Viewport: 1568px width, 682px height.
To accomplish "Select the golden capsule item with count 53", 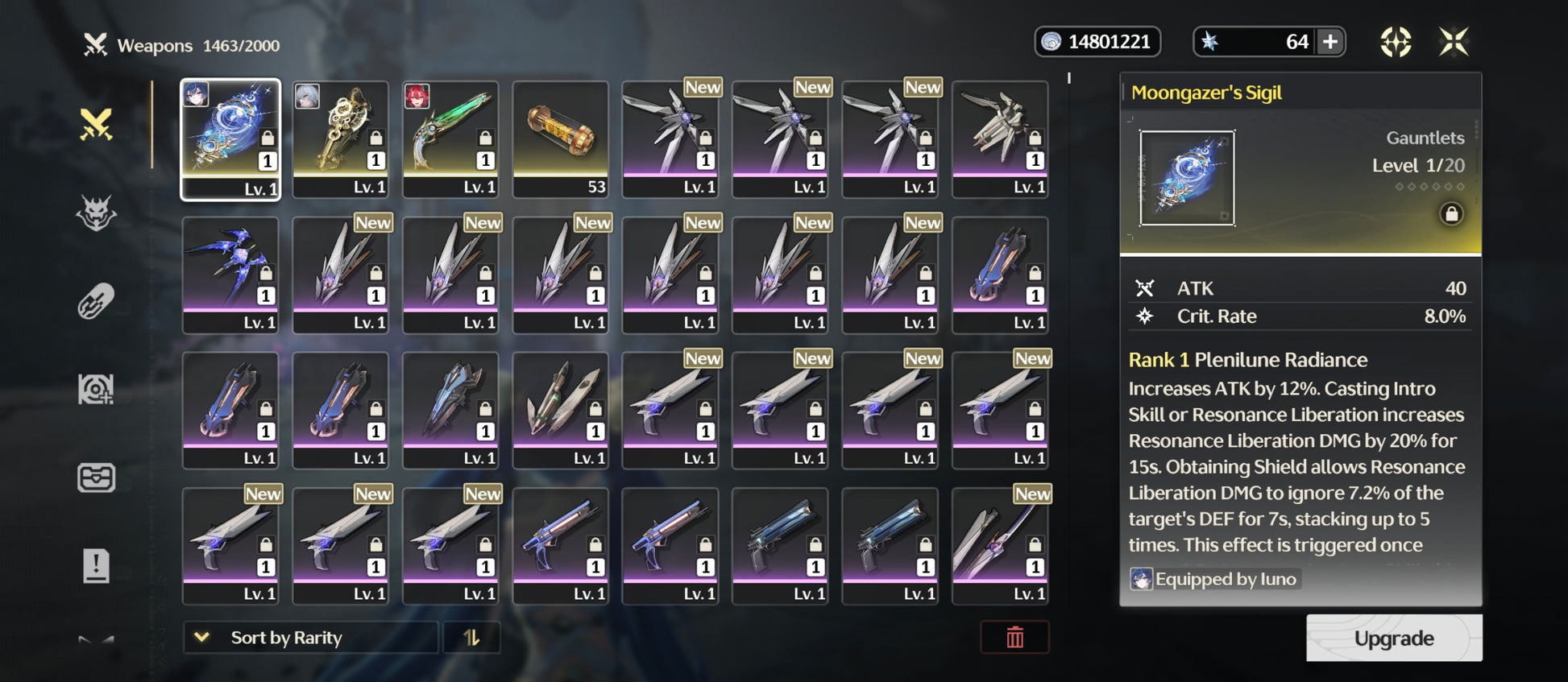I will click(561, 138).
